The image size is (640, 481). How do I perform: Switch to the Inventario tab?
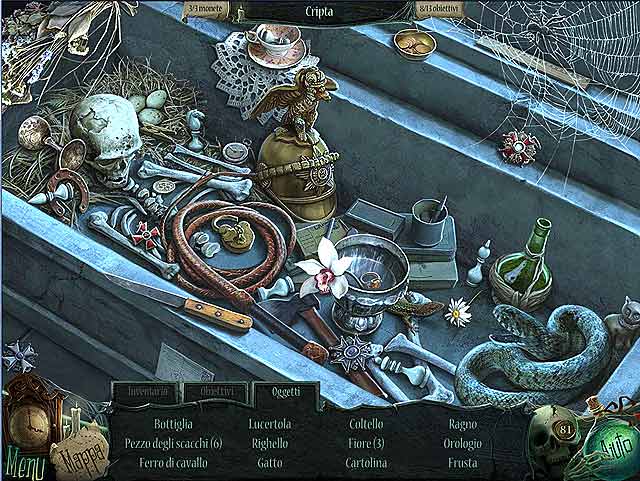146,393
